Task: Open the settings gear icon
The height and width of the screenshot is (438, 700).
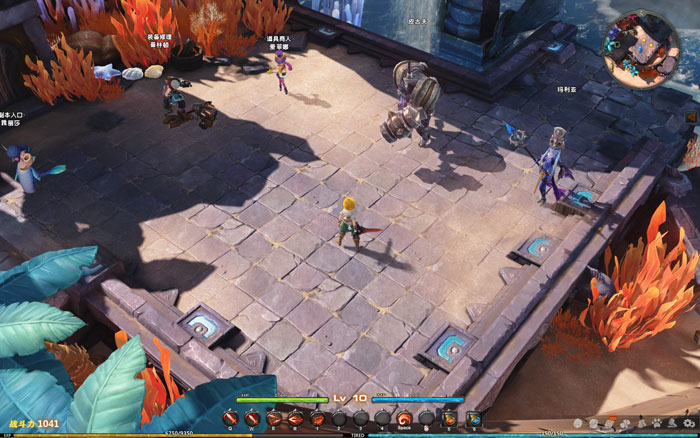Action: pos(688,424)
